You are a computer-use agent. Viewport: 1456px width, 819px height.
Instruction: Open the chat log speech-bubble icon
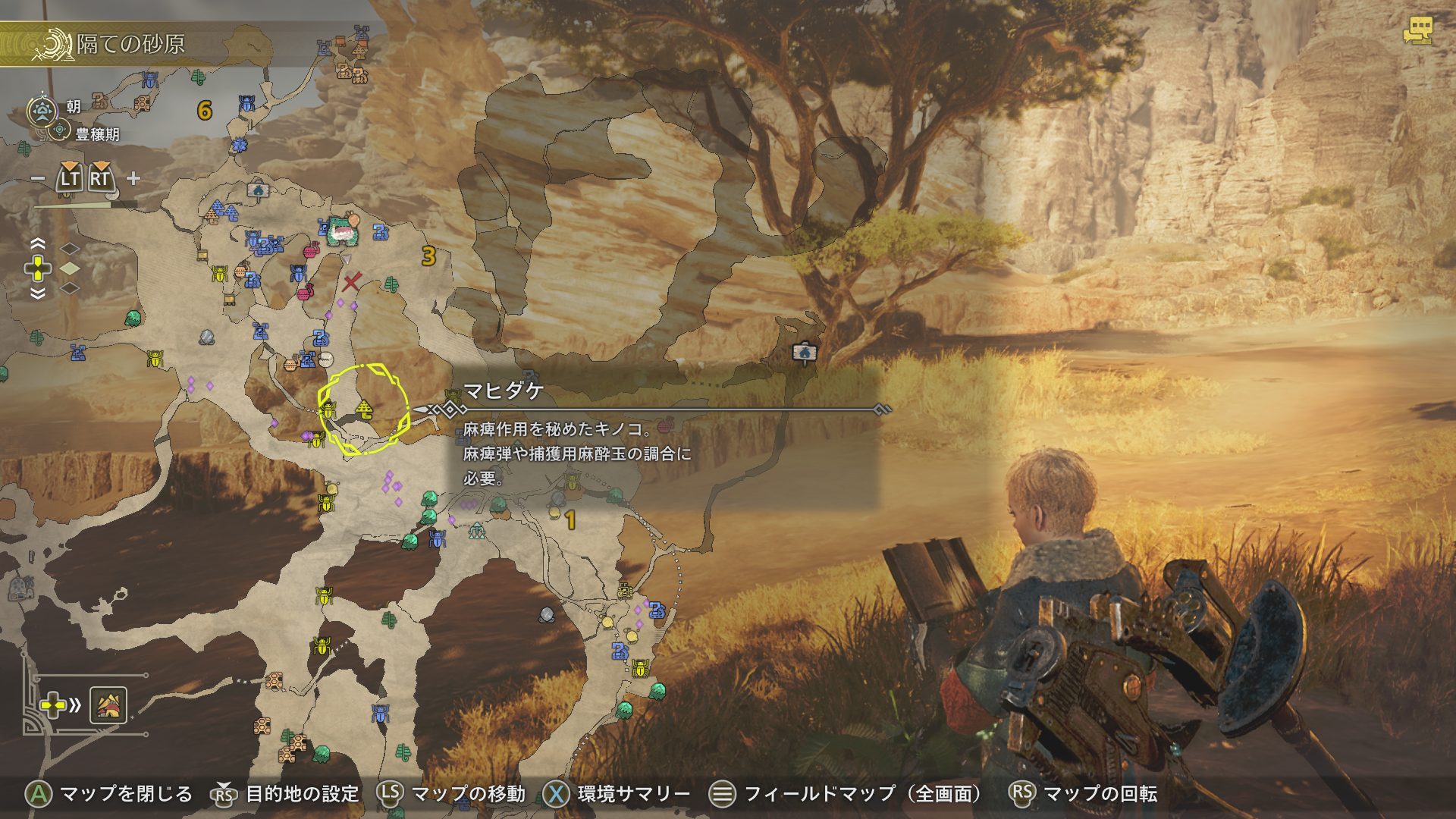tap(1417, 32)
